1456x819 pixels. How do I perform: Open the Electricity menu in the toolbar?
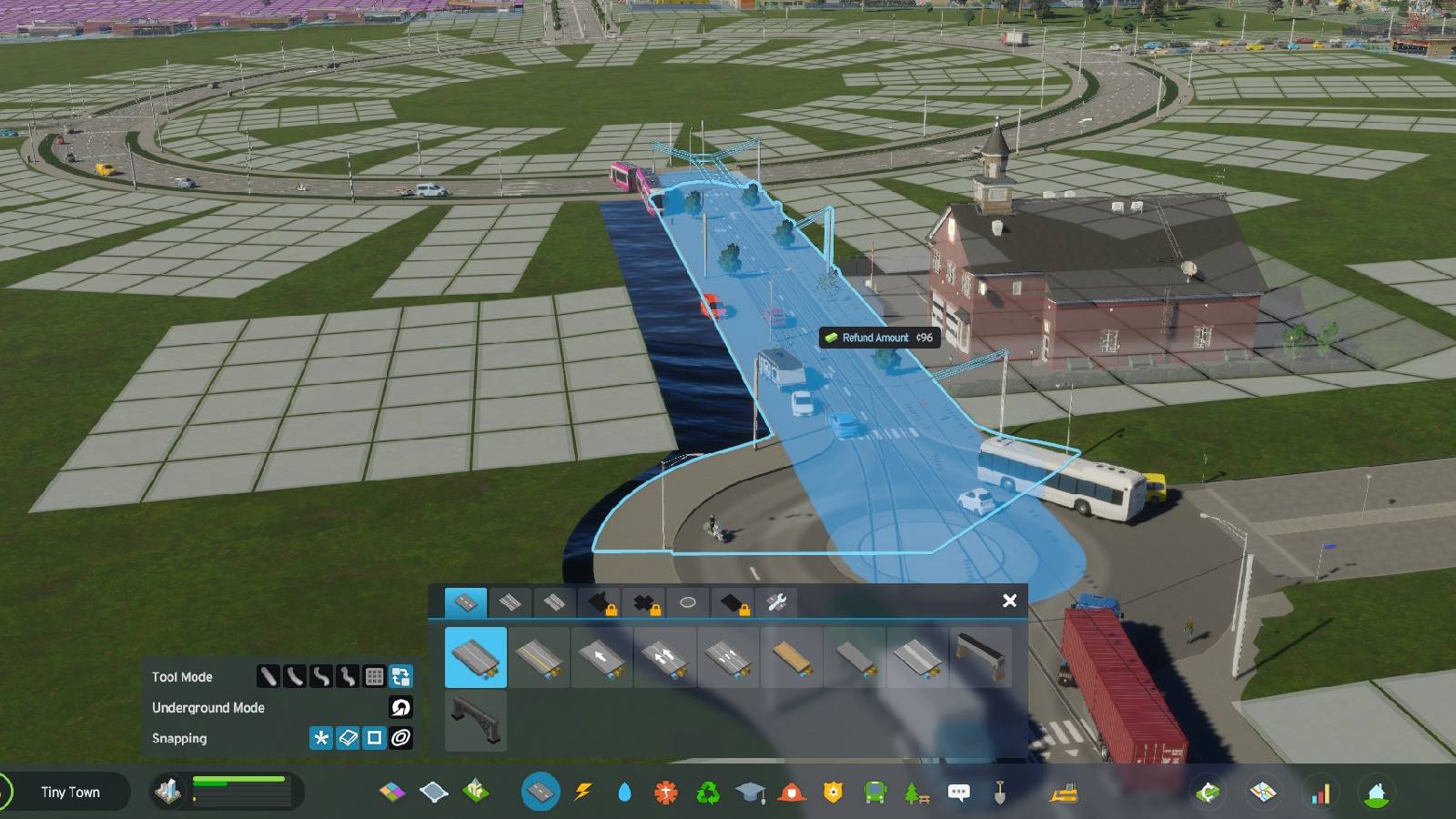pos(583,792)
